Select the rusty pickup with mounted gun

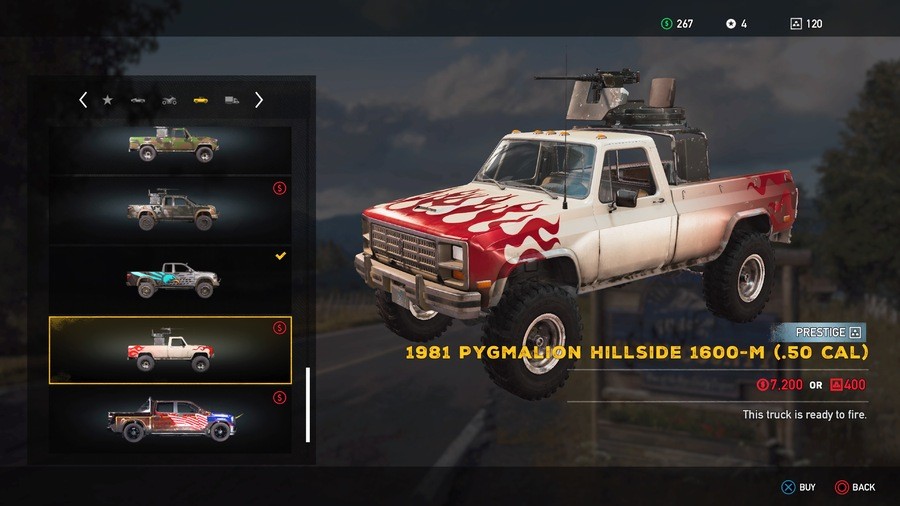[x=171, y=209]
